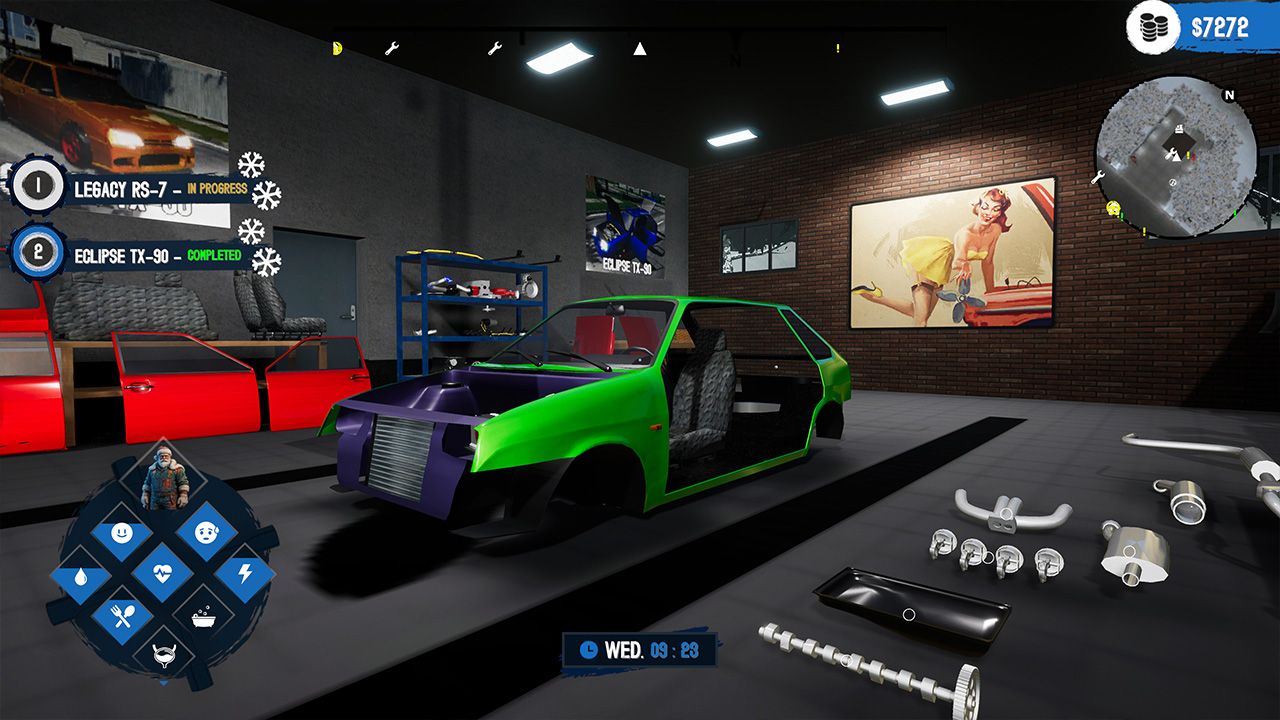Select the Santa character portrait
Screen dimensions: 1280x720
pos(163,479)
